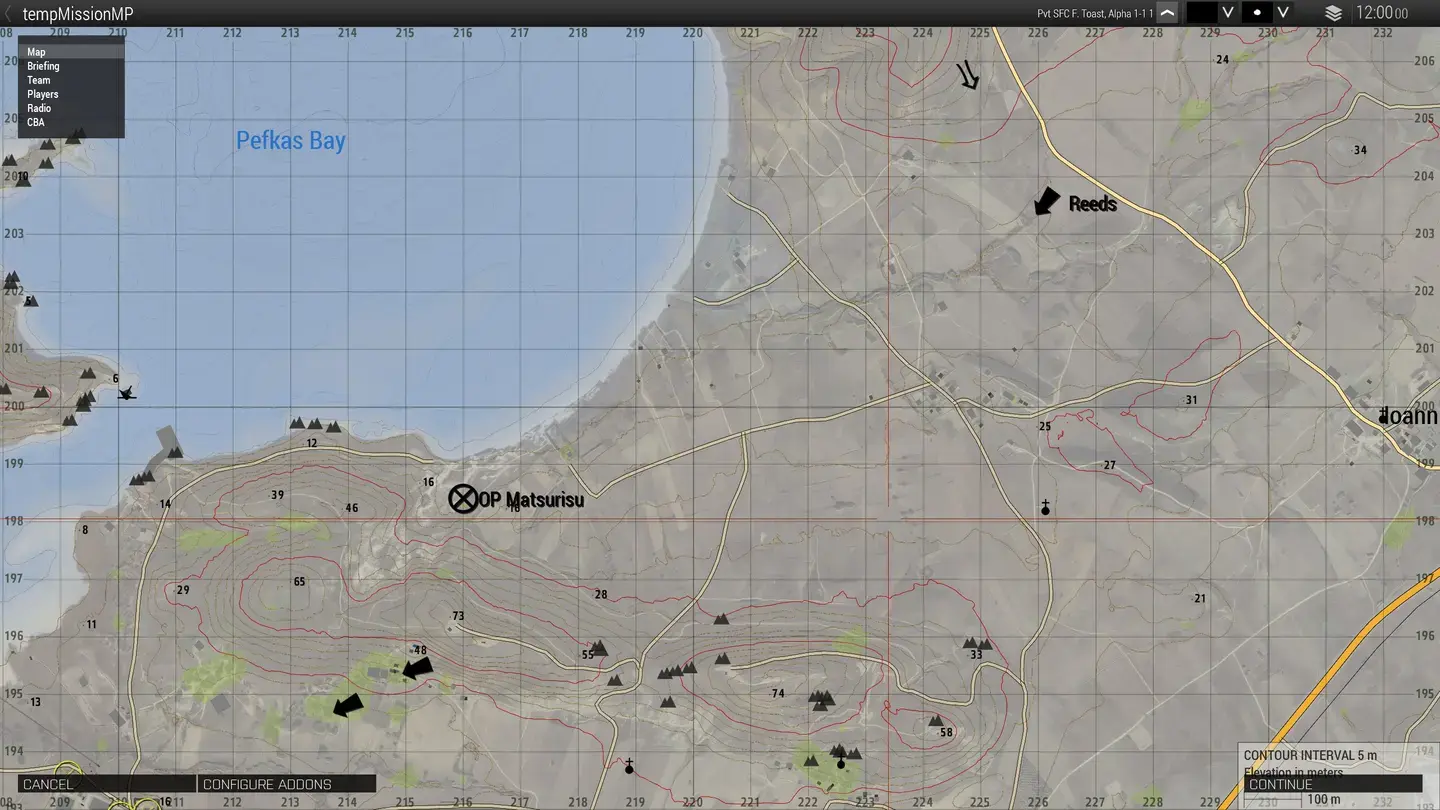
Task: Click the church cross symbol west of Joann
Action: coord(1044,508)
